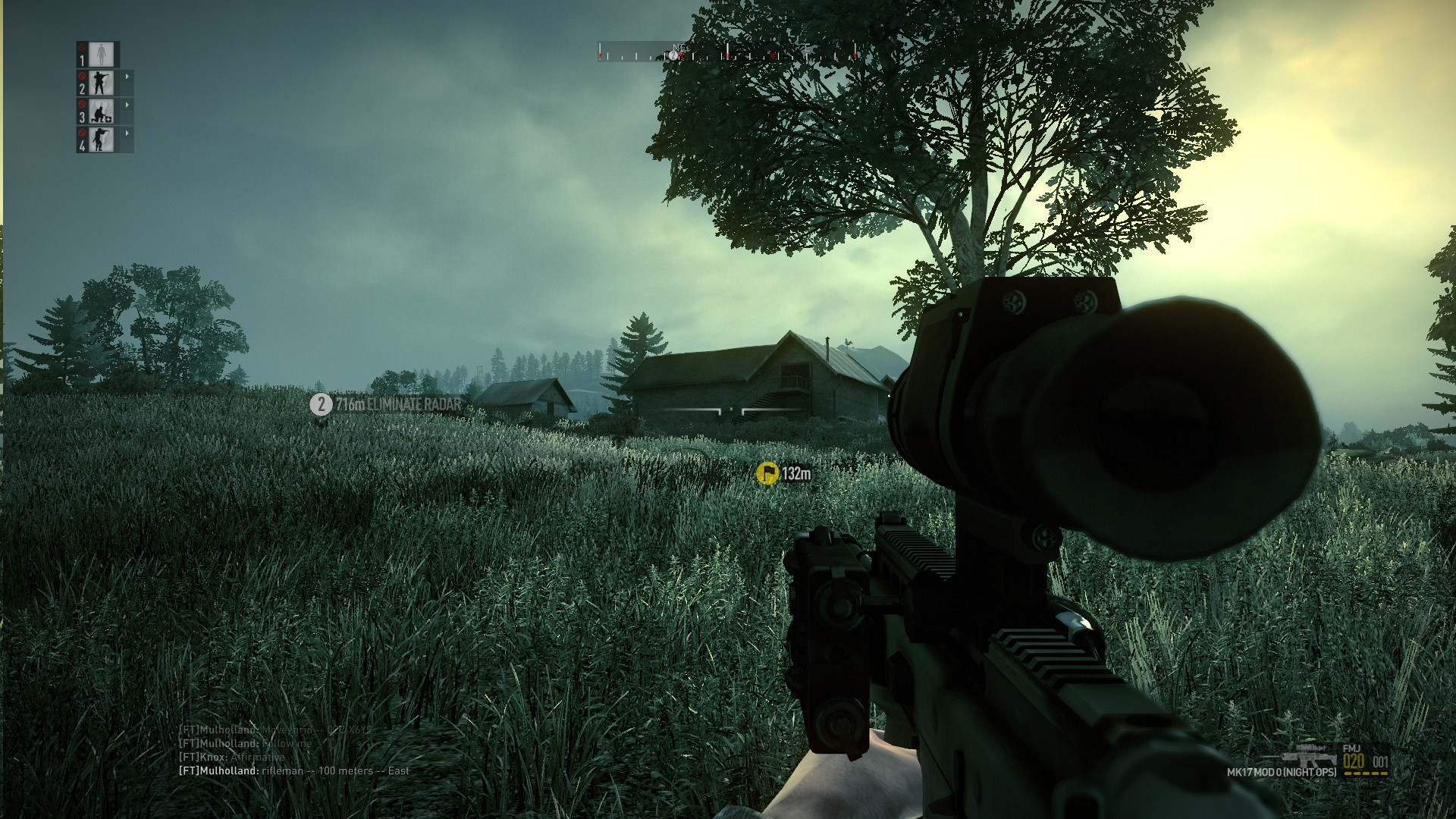Click the yellow magazine pip bar
Screen dimensions: 1456x819
[1367, 773]
